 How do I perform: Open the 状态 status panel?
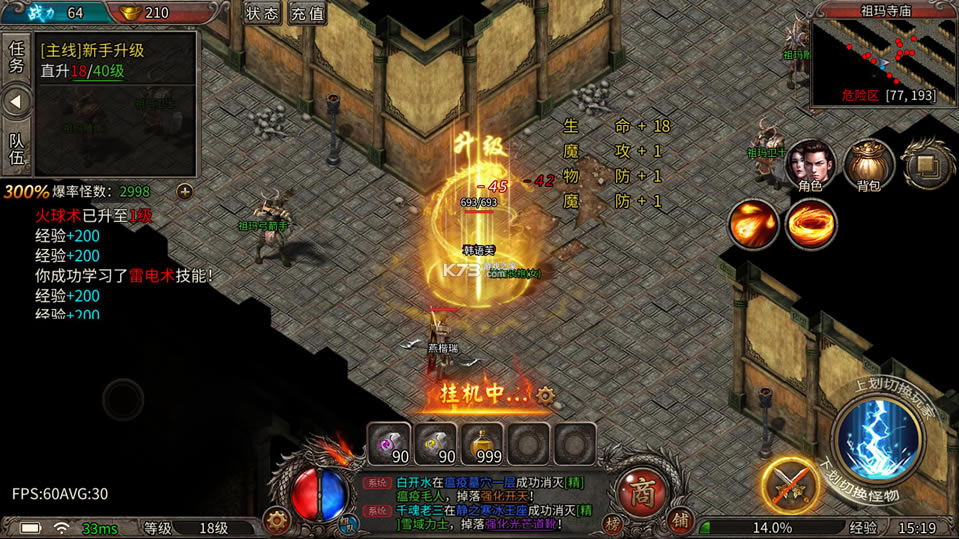tap(262, 14)
